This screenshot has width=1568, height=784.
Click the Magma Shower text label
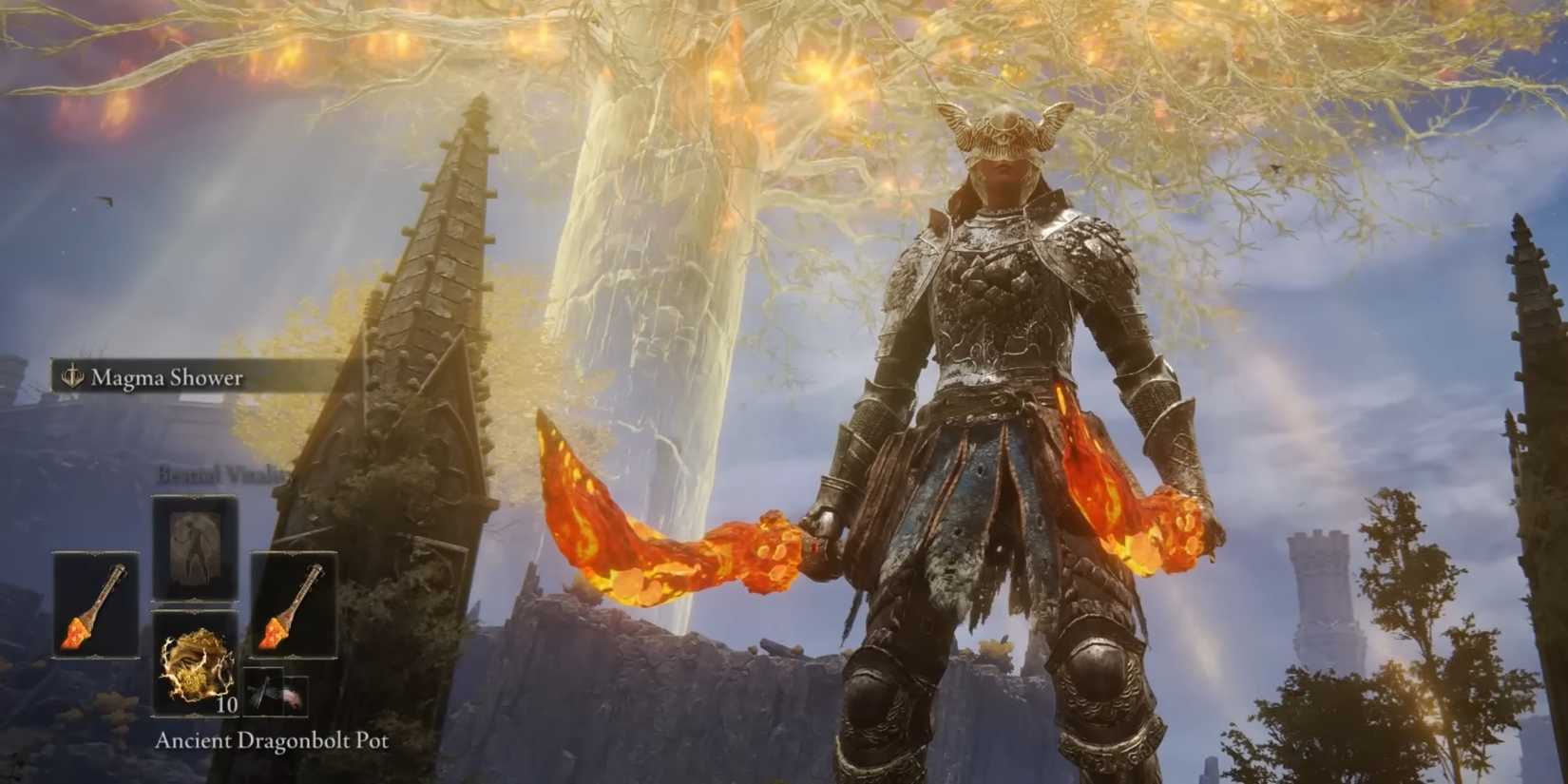click(x=166, y=377)
